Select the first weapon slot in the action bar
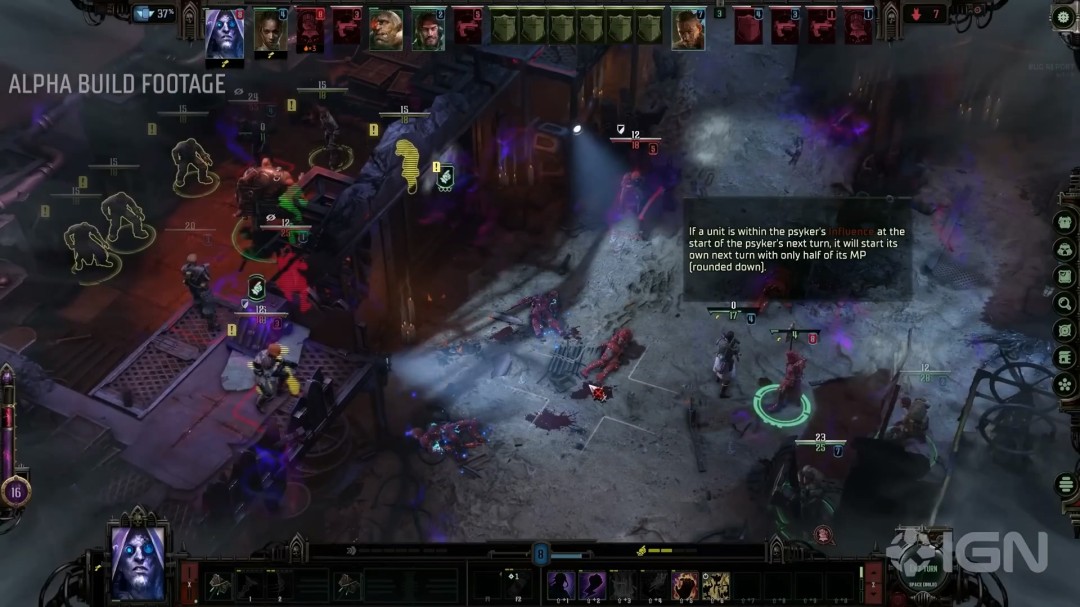The image size is (1080, 607). click(x=222, y=584)
